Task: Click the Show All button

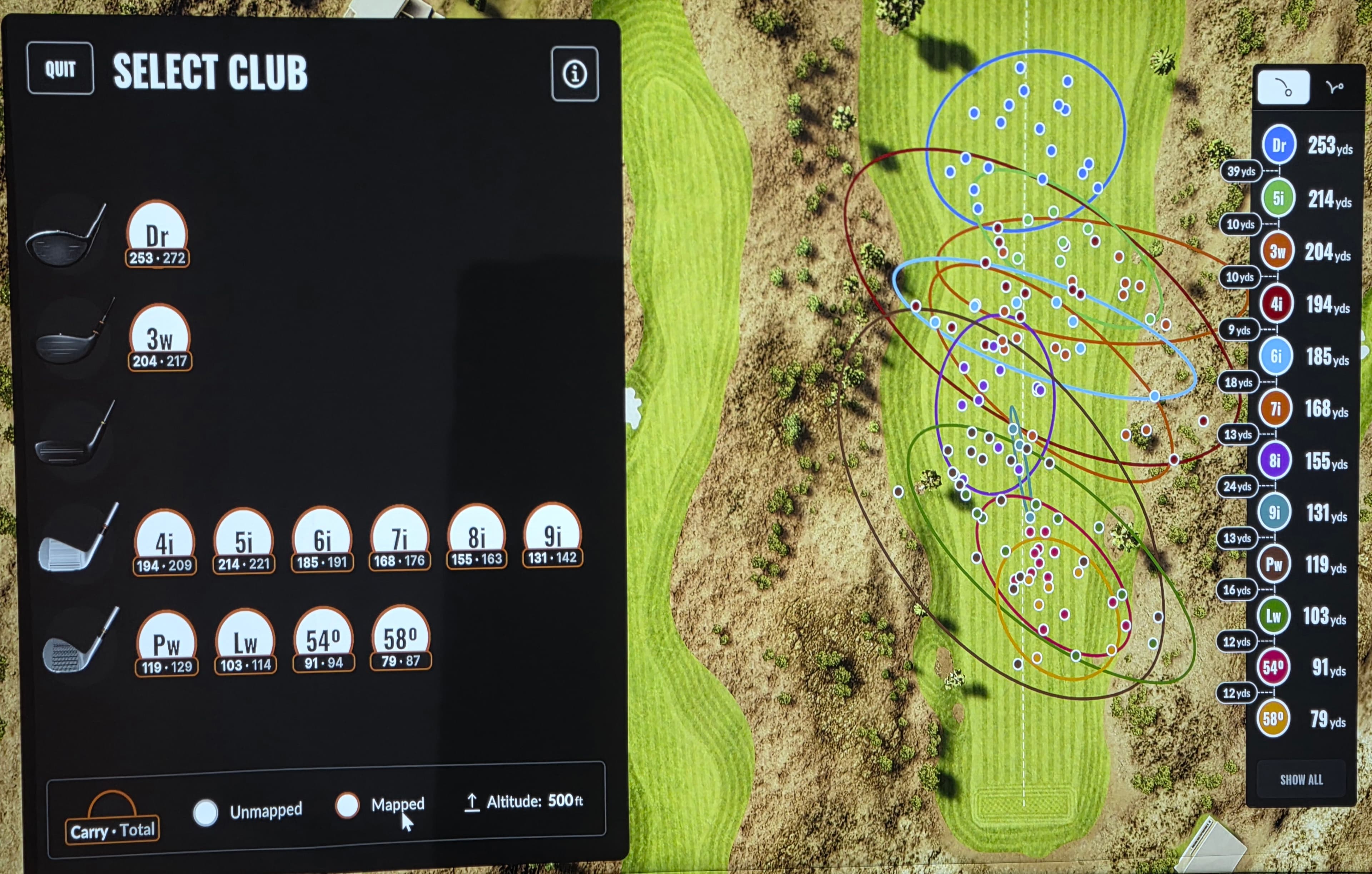Action: 1301,779
